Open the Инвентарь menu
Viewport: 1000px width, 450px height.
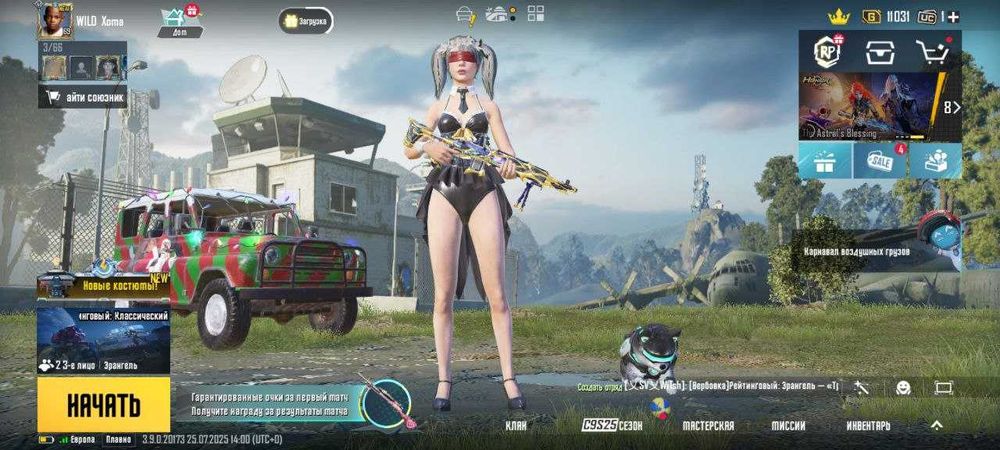[x=868, y=425]
